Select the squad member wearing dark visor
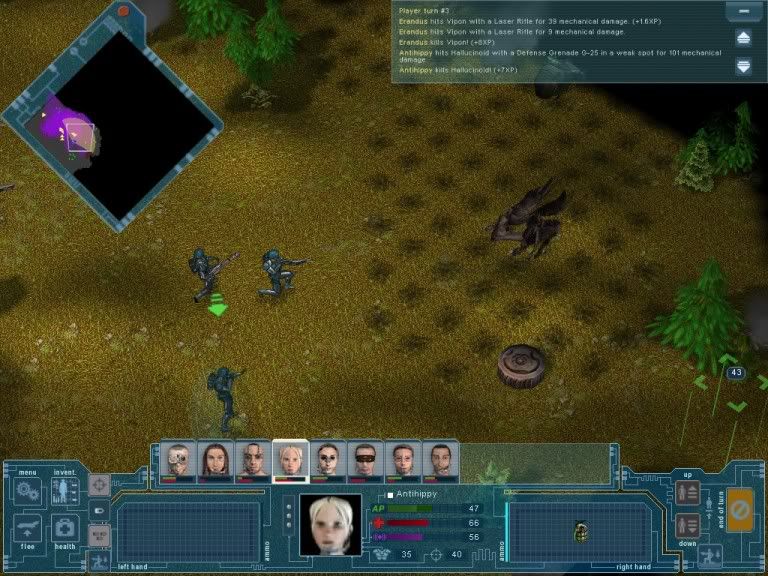 click(x=365, y=461)
